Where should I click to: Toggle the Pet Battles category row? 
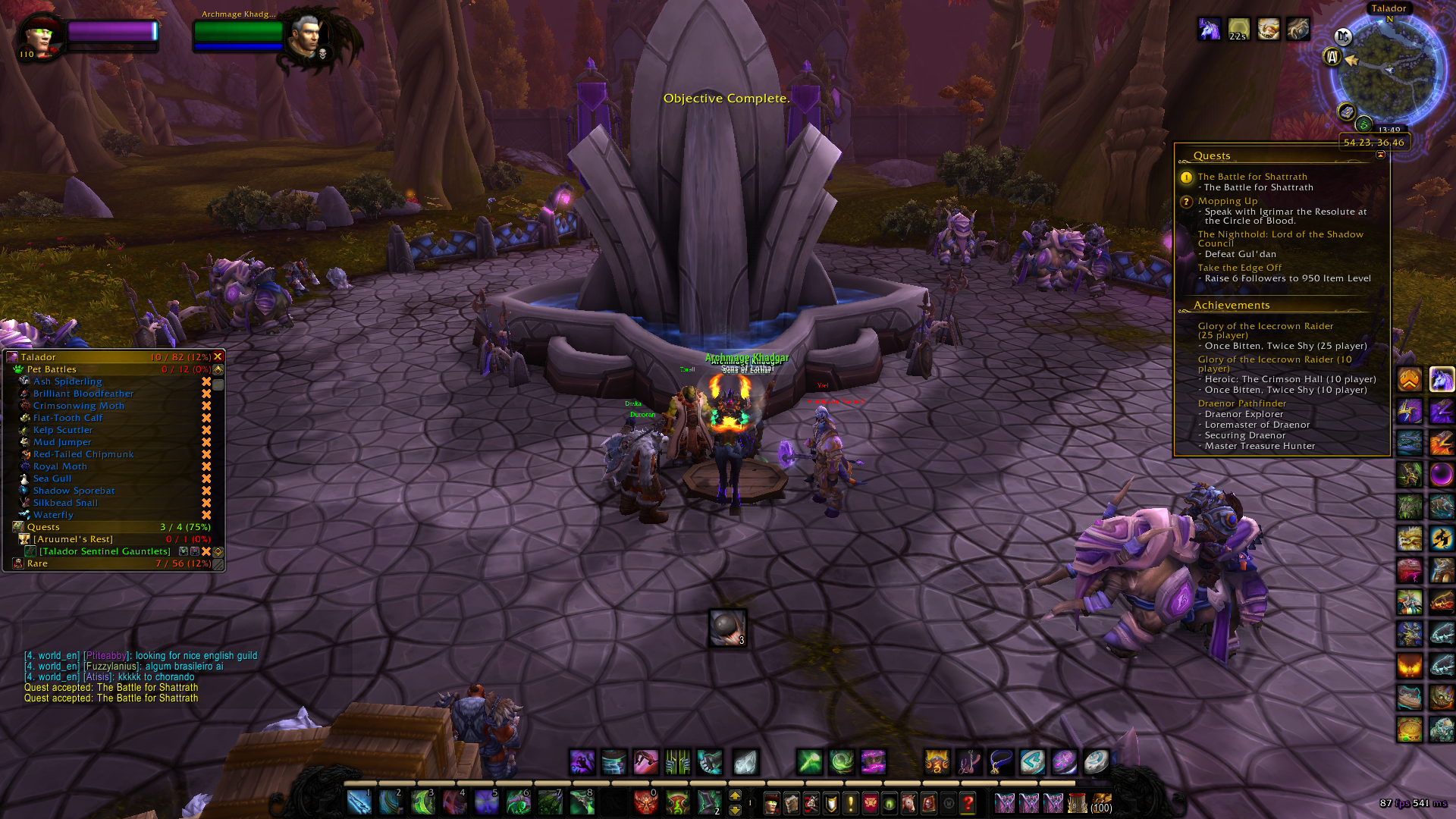pos(52,369)
